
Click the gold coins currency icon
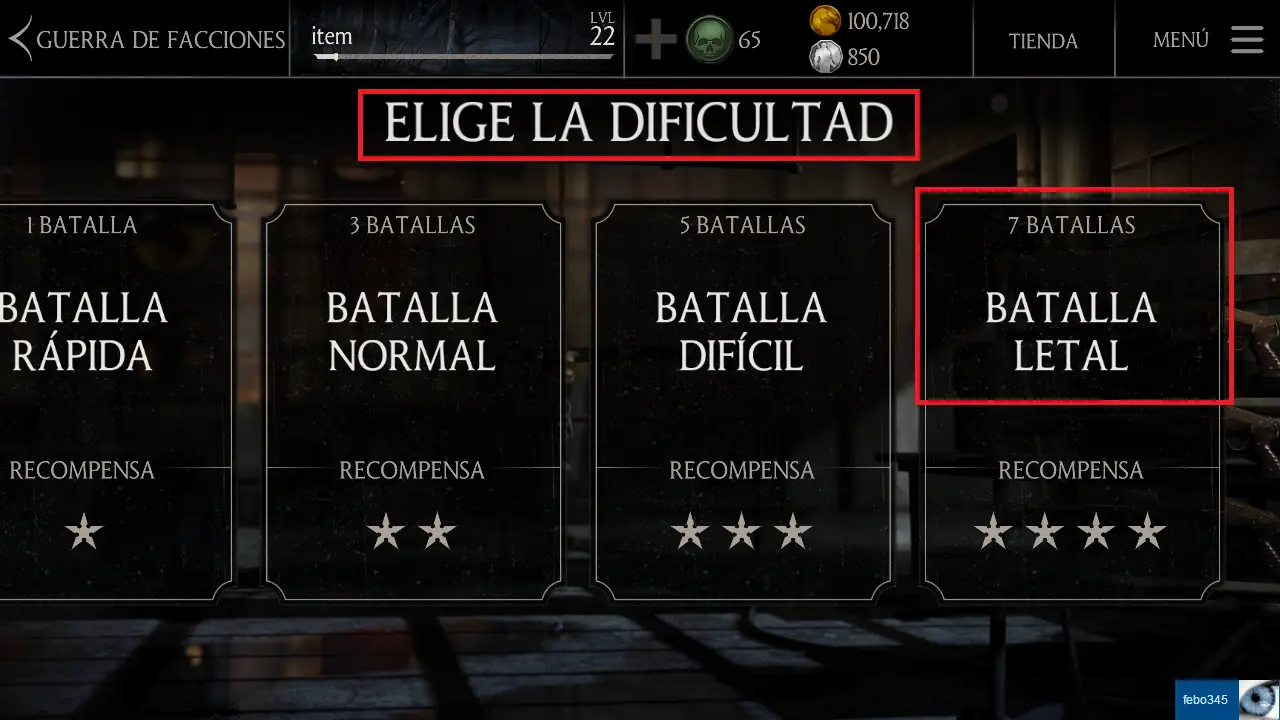(x=826, y=20)
